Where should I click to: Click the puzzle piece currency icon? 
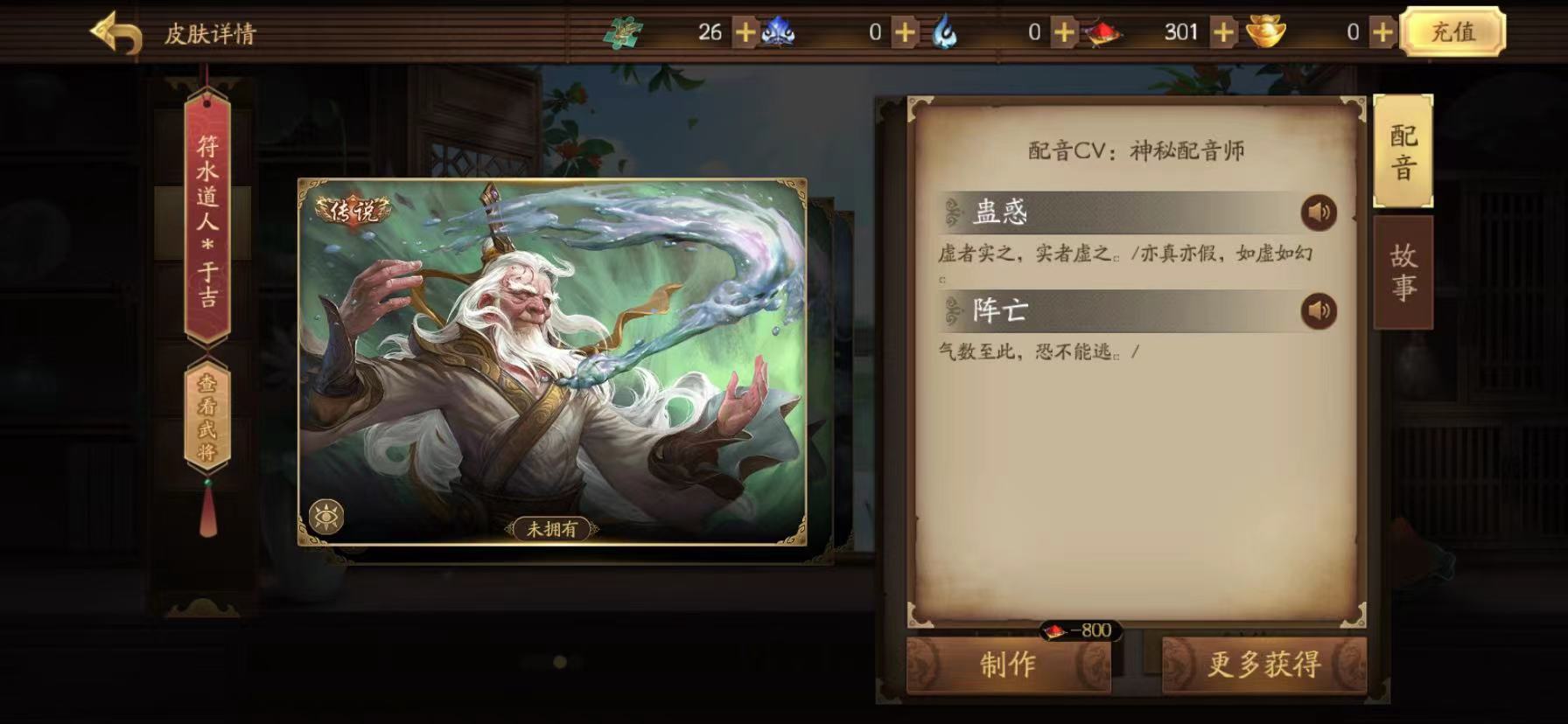[624, 32]
